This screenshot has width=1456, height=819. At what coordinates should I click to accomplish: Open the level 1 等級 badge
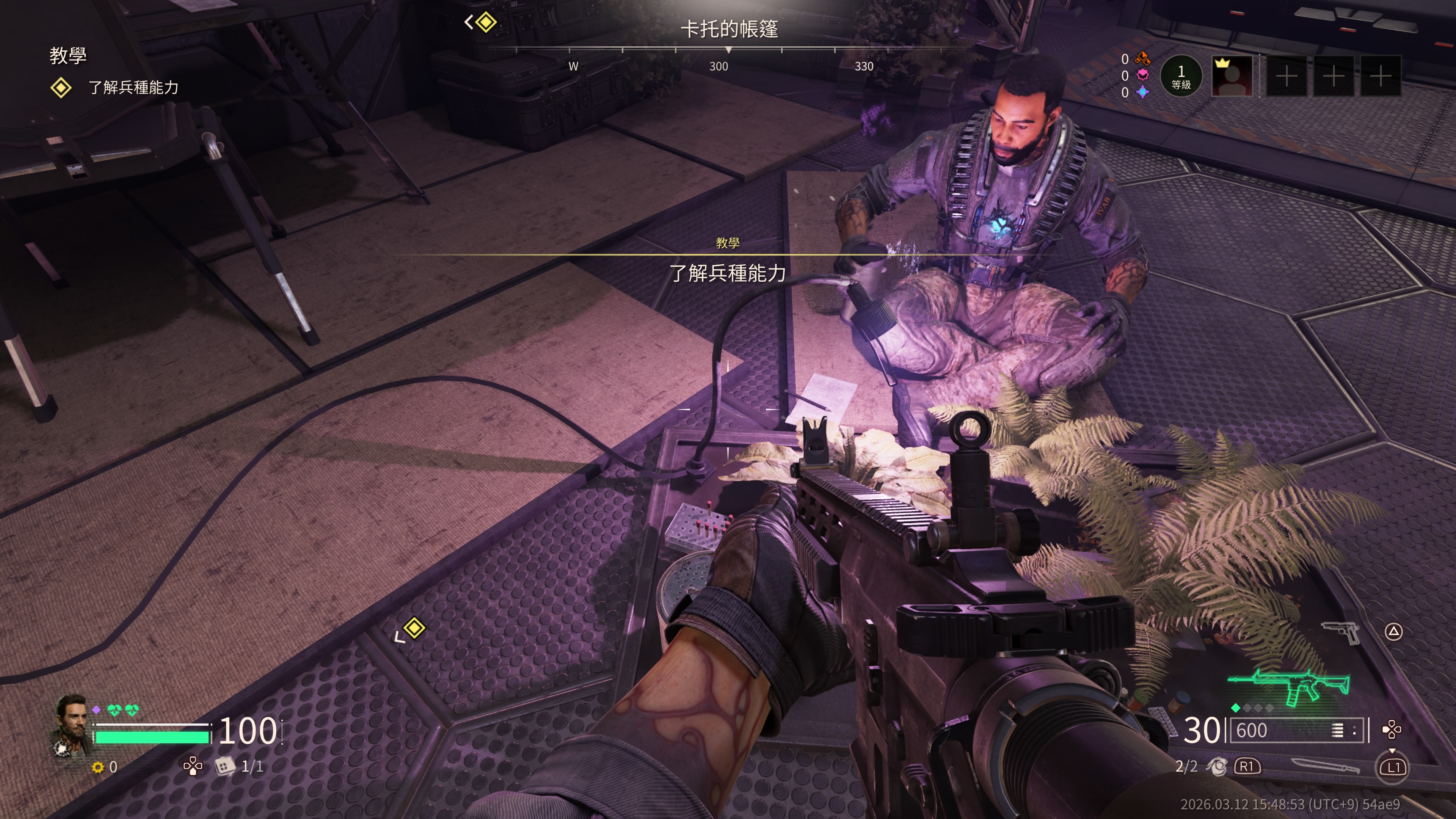tap(1181, 76)
